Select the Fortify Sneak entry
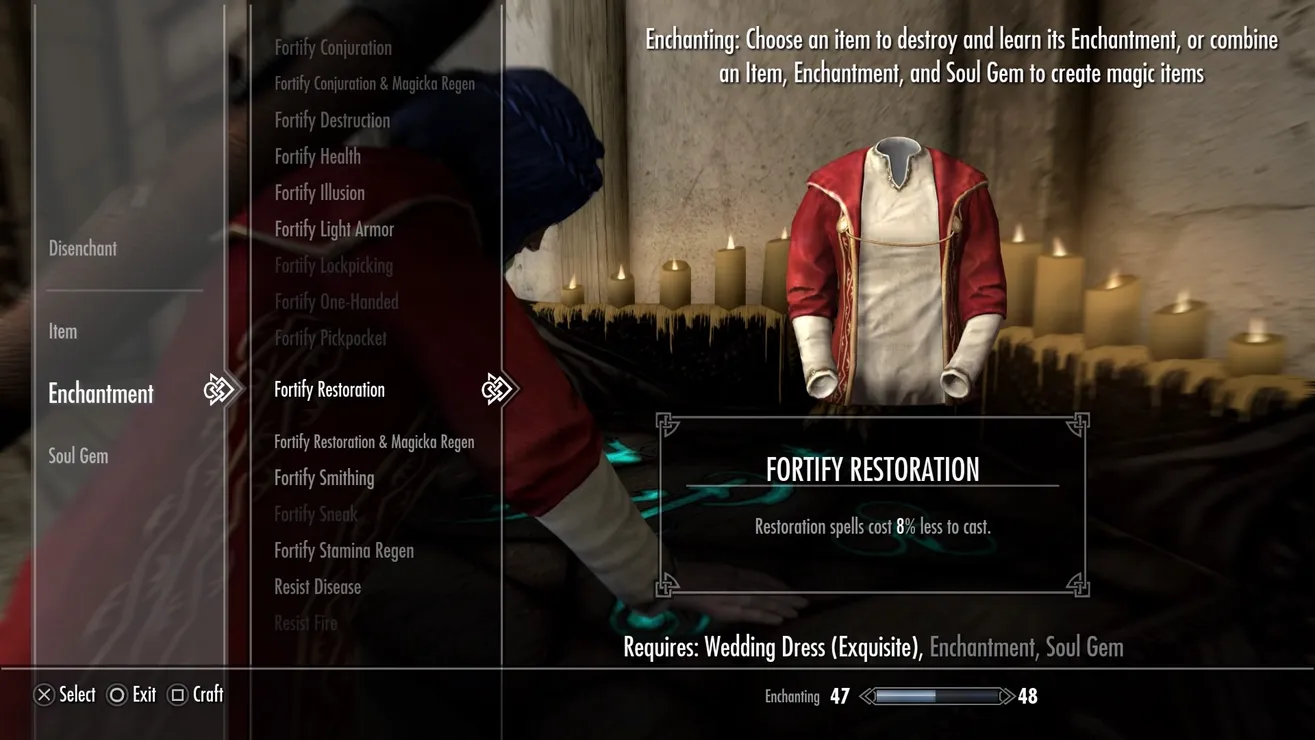Screen dimensions: 1315x740 pos(315,514)
